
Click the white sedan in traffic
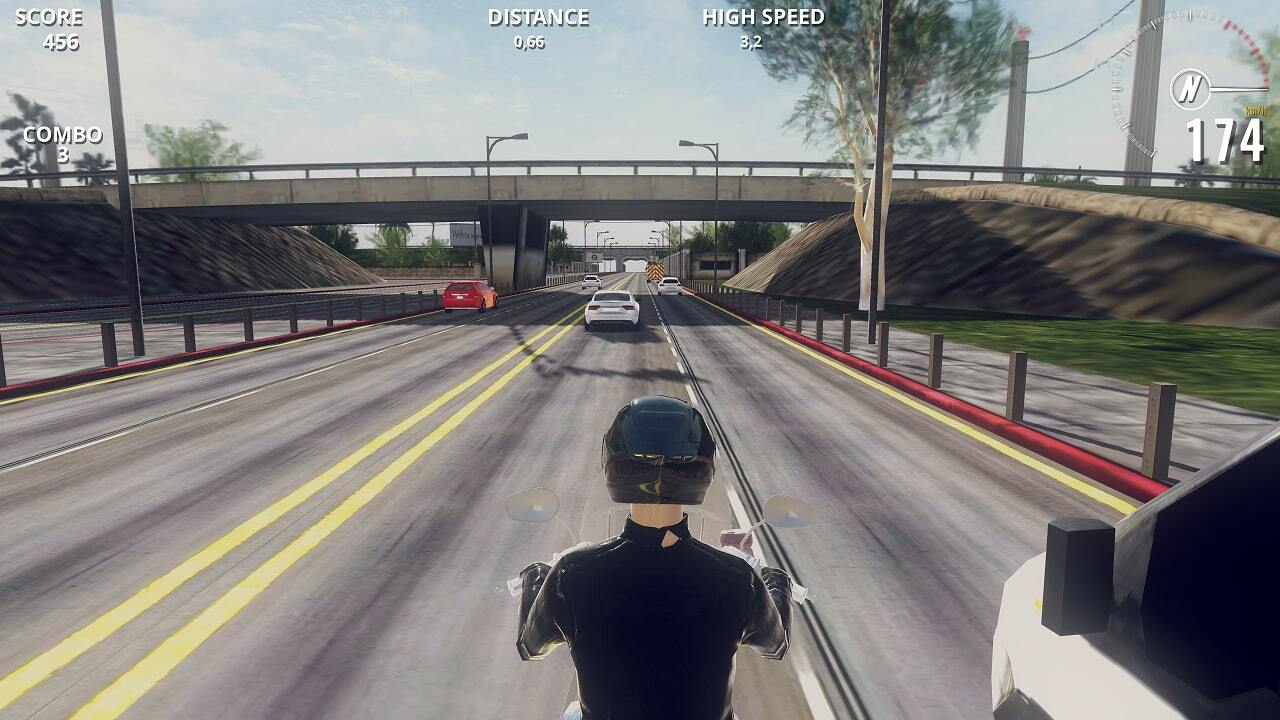click(610, 307)
